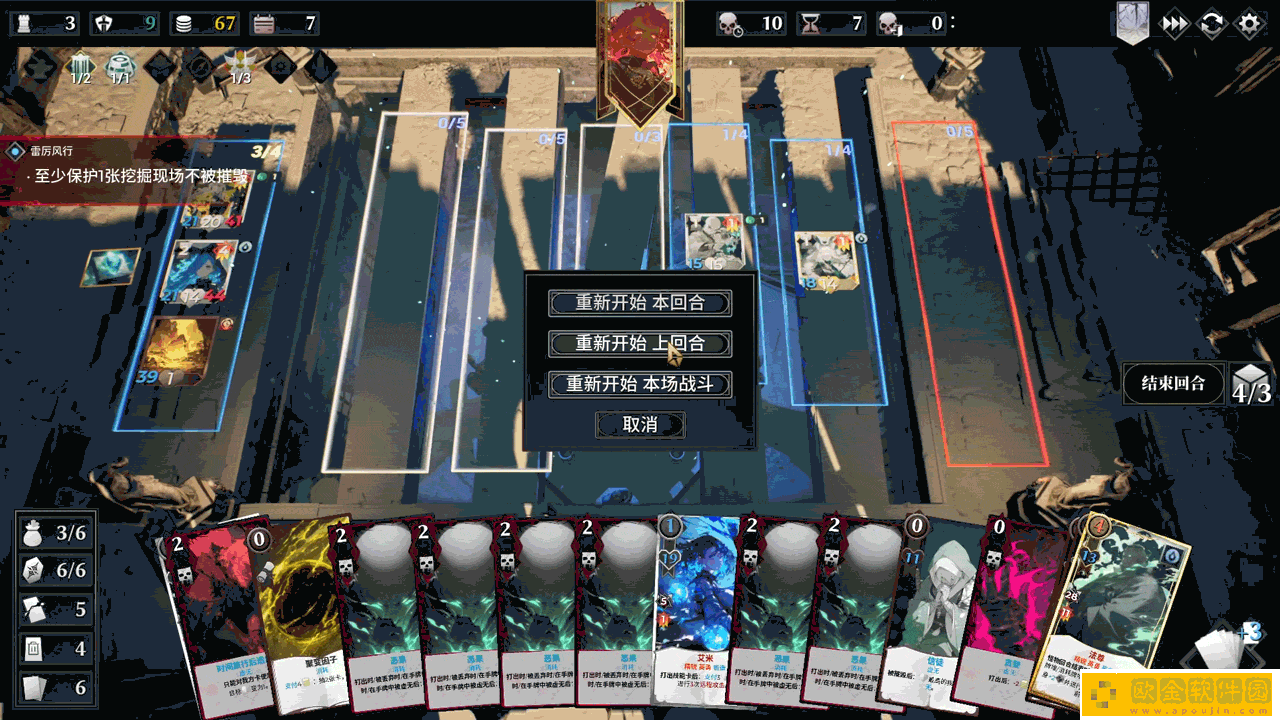Toggle the triple-arrow fast forward button
The height and width of the screenshot is (720, 1280).
(1174, 24)
